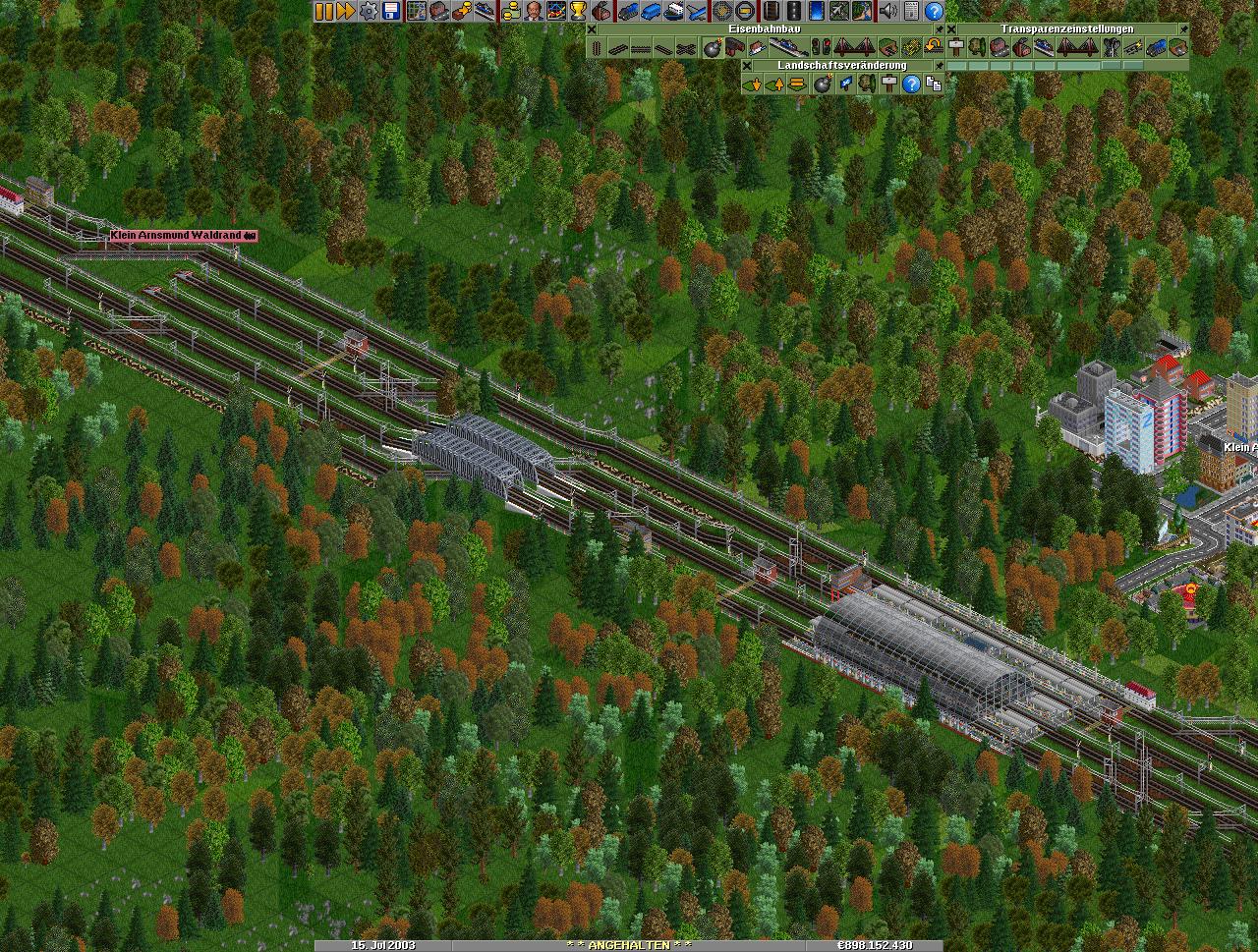Close the Transparenzeinstellungen window
Viewport: 1258px width, 952px height.
(x=951, y=29)
